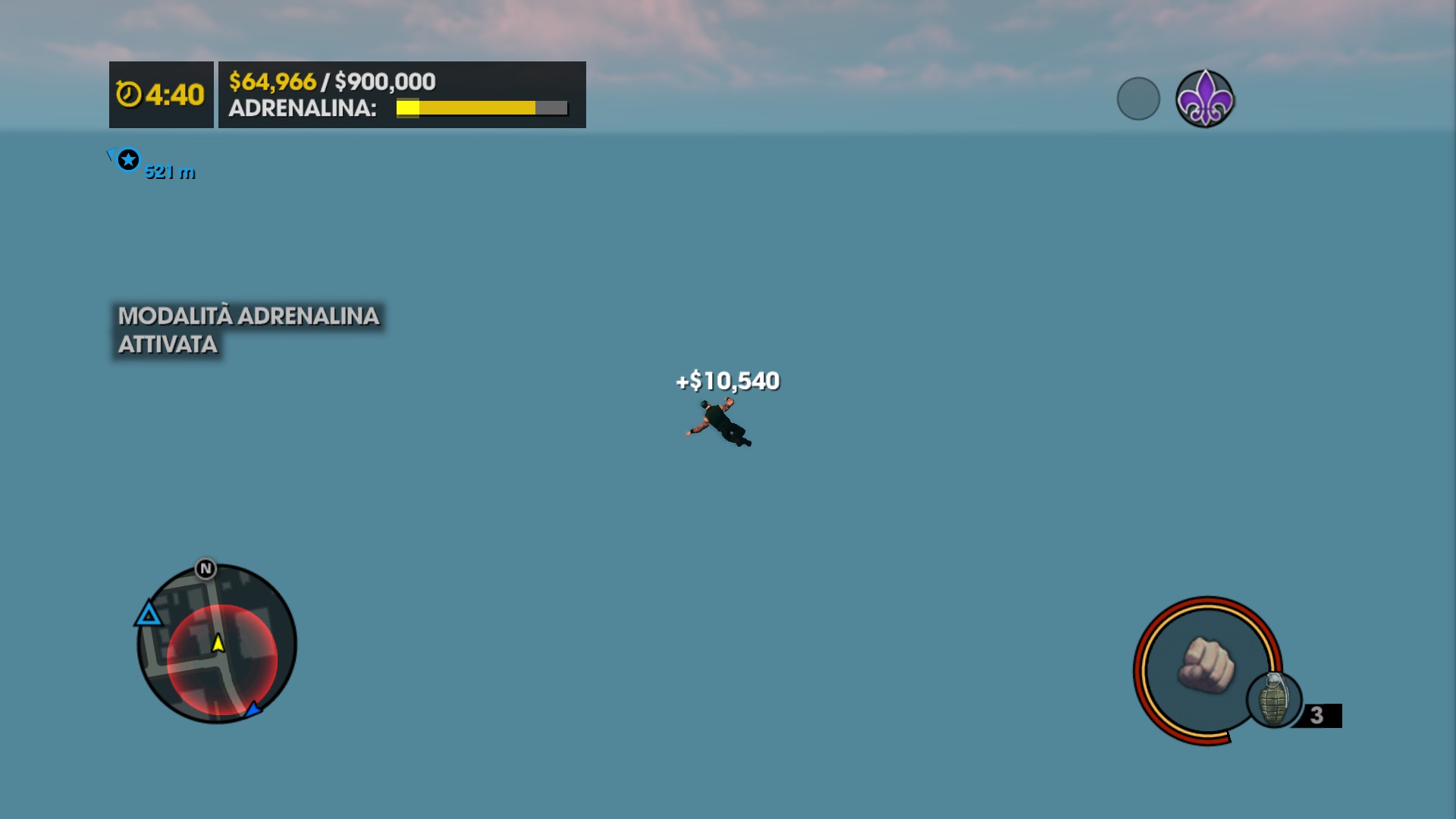Click the blue star objective marker
The image size is (1456, 819).
tap(128, 160)
